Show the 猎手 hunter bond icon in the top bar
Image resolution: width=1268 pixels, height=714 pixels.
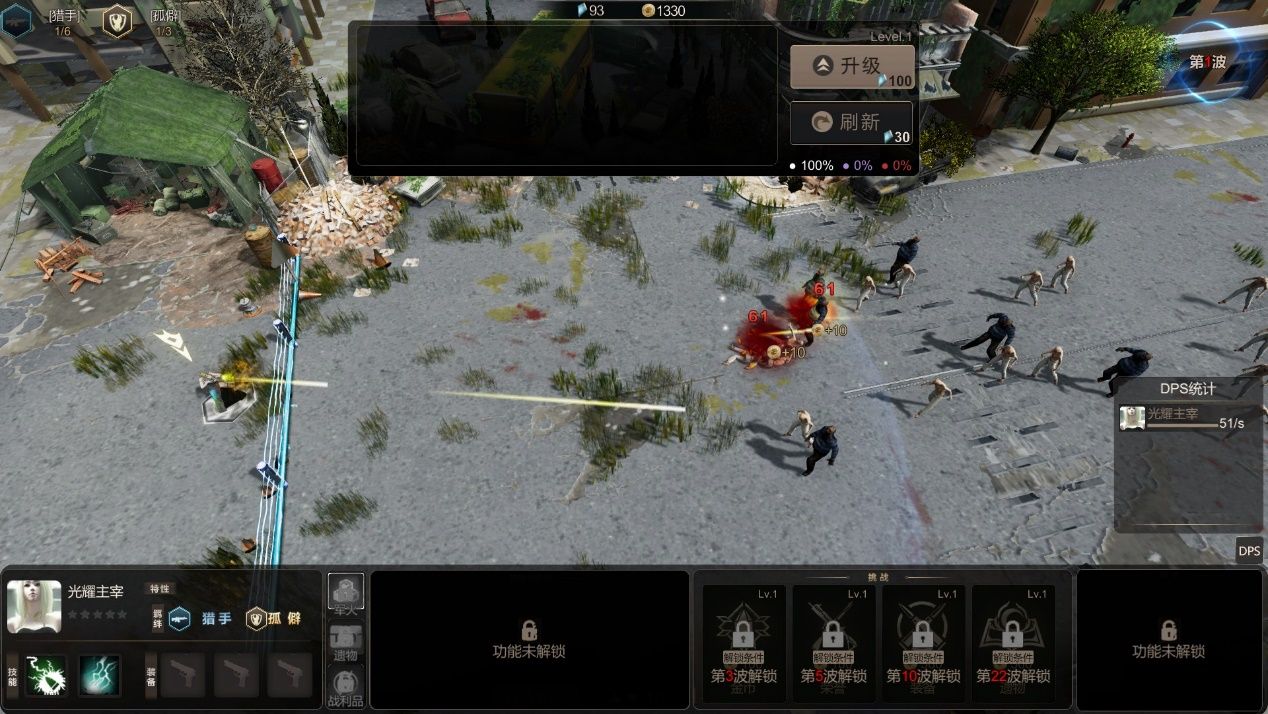click(x=16, y=21)
